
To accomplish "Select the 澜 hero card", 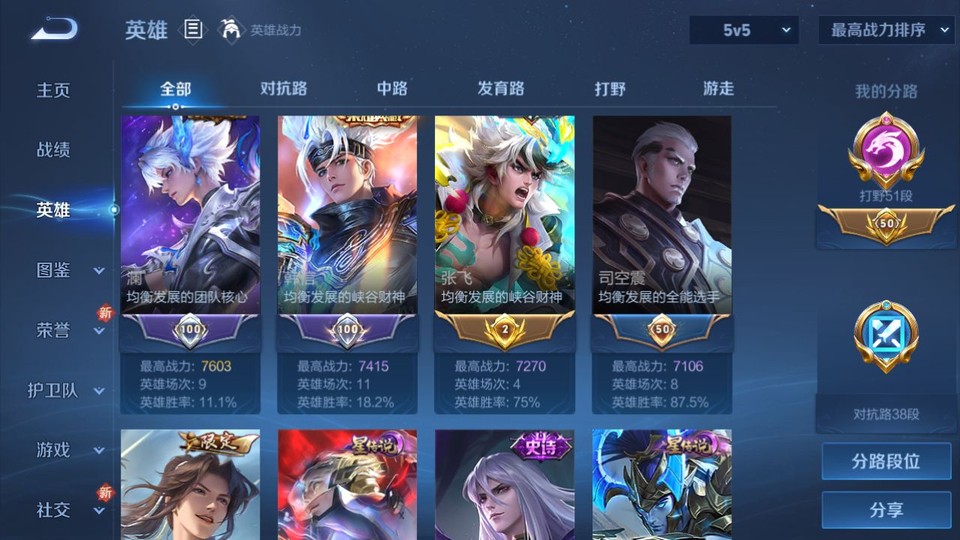I will click(x=190, y=230).
